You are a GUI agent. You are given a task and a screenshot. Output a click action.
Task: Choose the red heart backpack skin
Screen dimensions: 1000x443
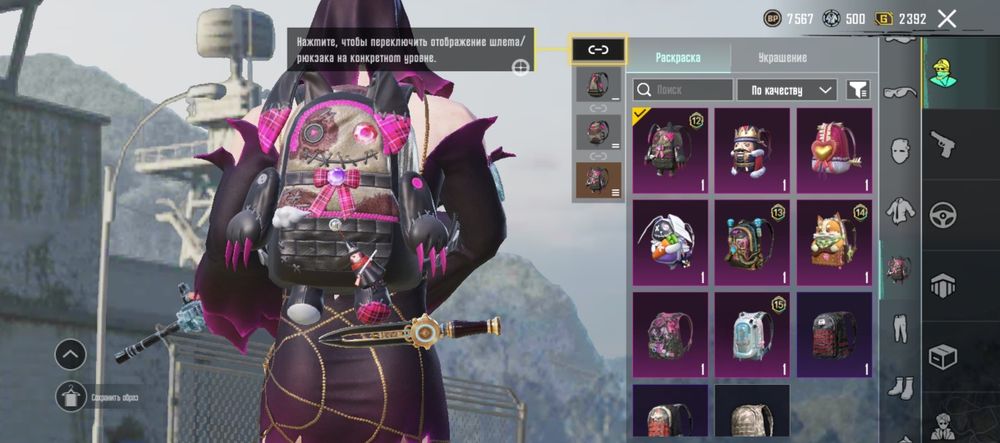[x=834, y=150]
